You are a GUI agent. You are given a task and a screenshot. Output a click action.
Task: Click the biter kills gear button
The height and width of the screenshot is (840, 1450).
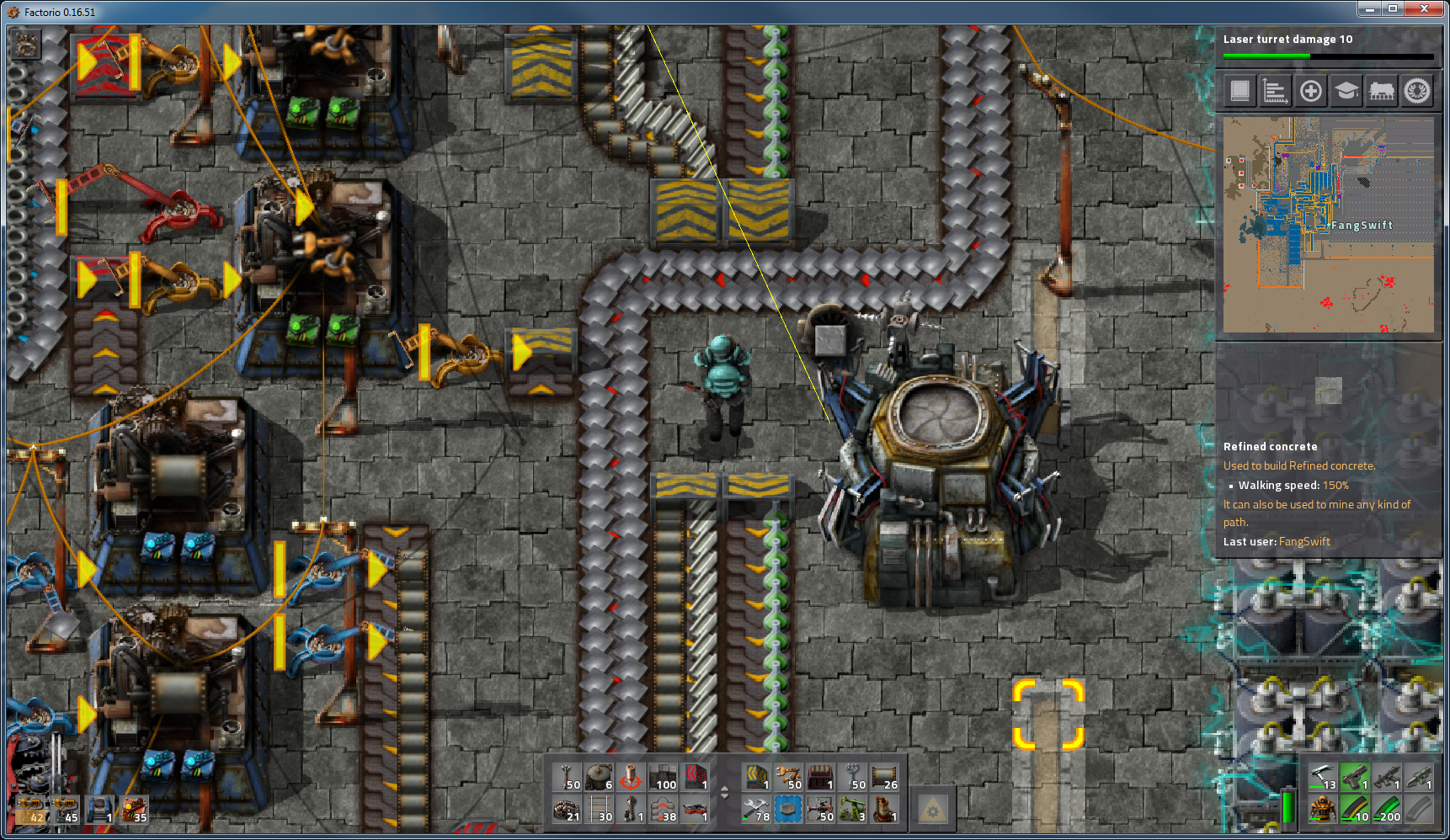1417,91
